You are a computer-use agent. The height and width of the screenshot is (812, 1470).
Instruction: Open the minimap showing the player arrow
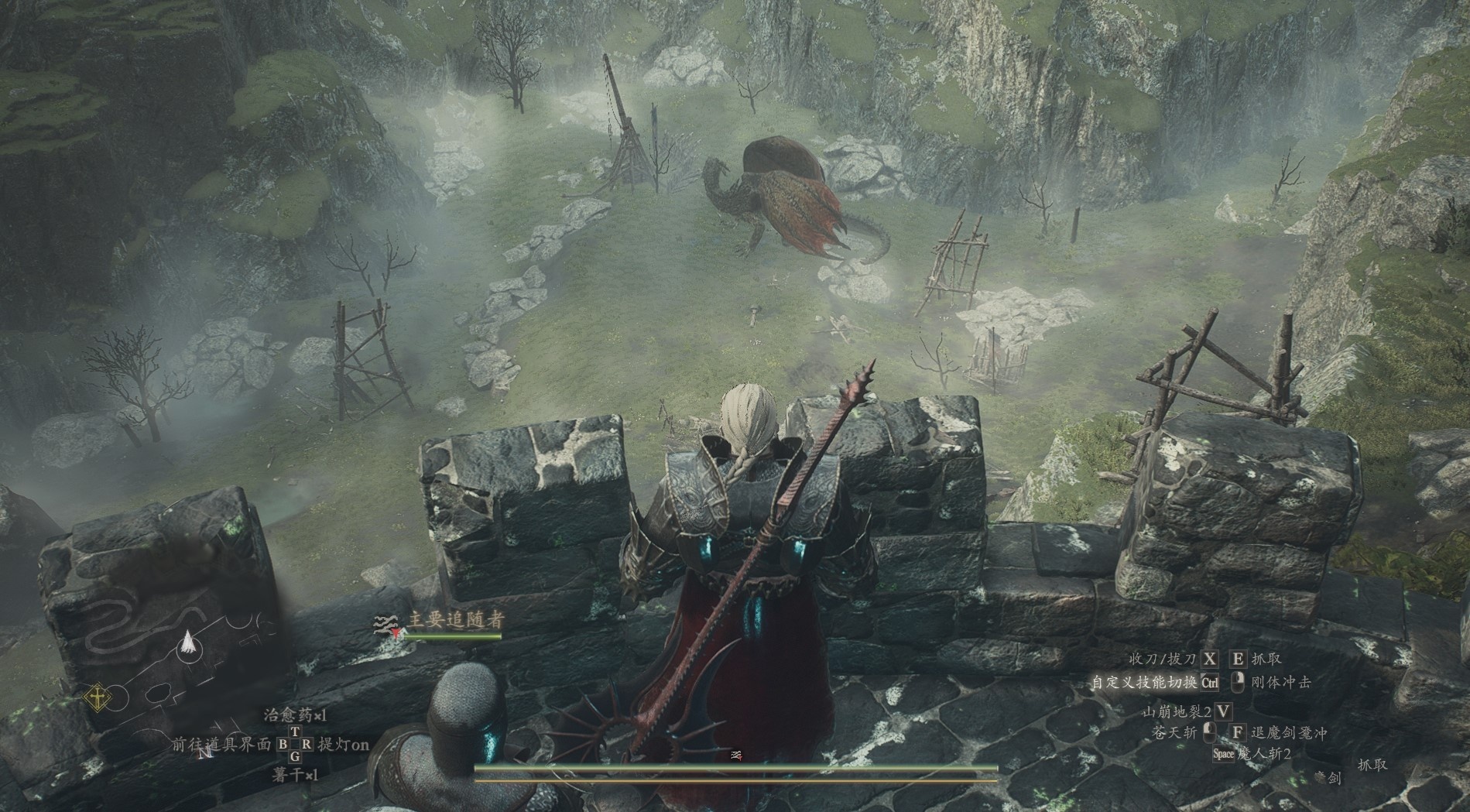tap(186, 645)
